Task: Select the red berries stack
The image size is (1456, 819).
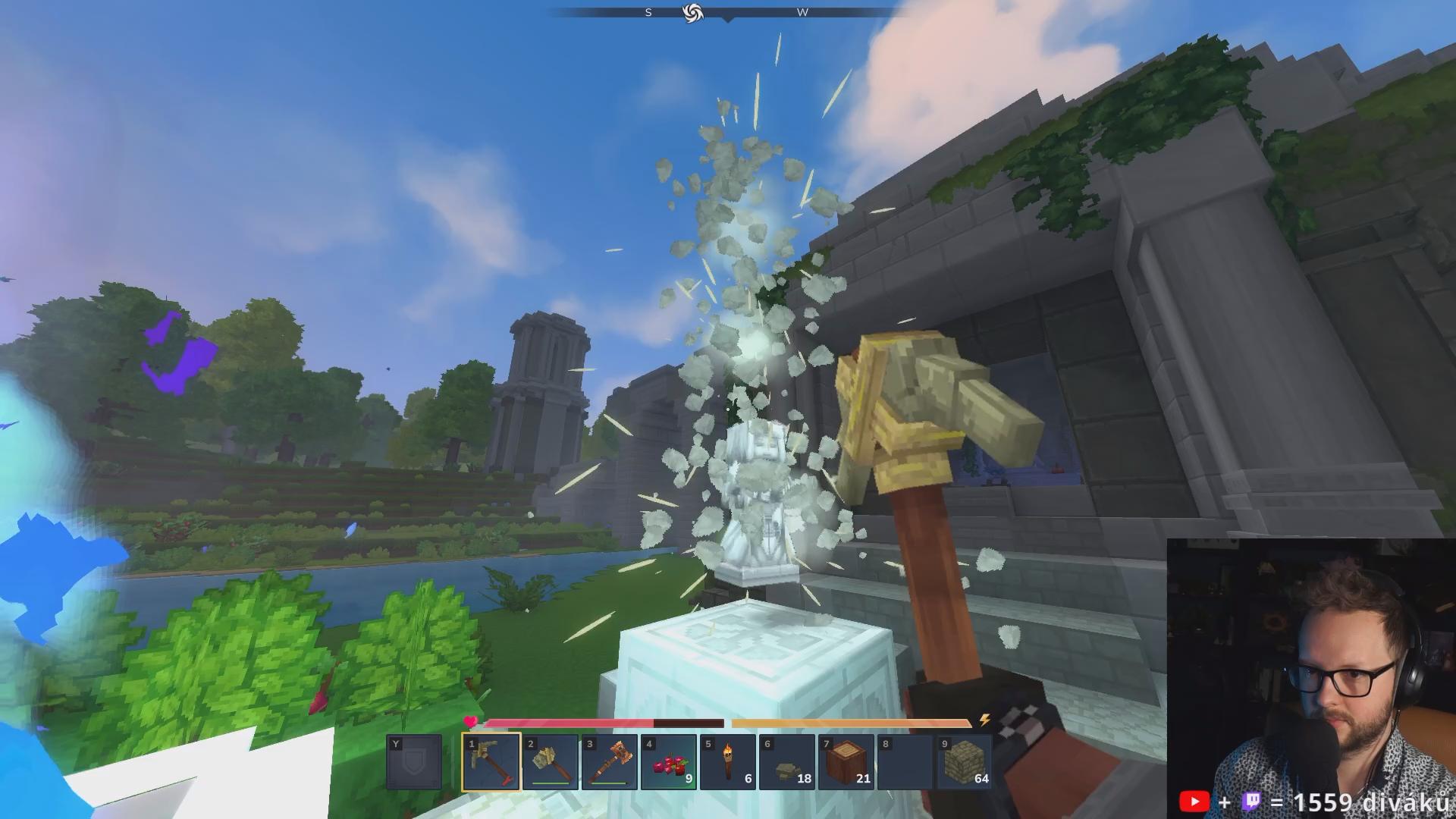Action: pos(668,762)
